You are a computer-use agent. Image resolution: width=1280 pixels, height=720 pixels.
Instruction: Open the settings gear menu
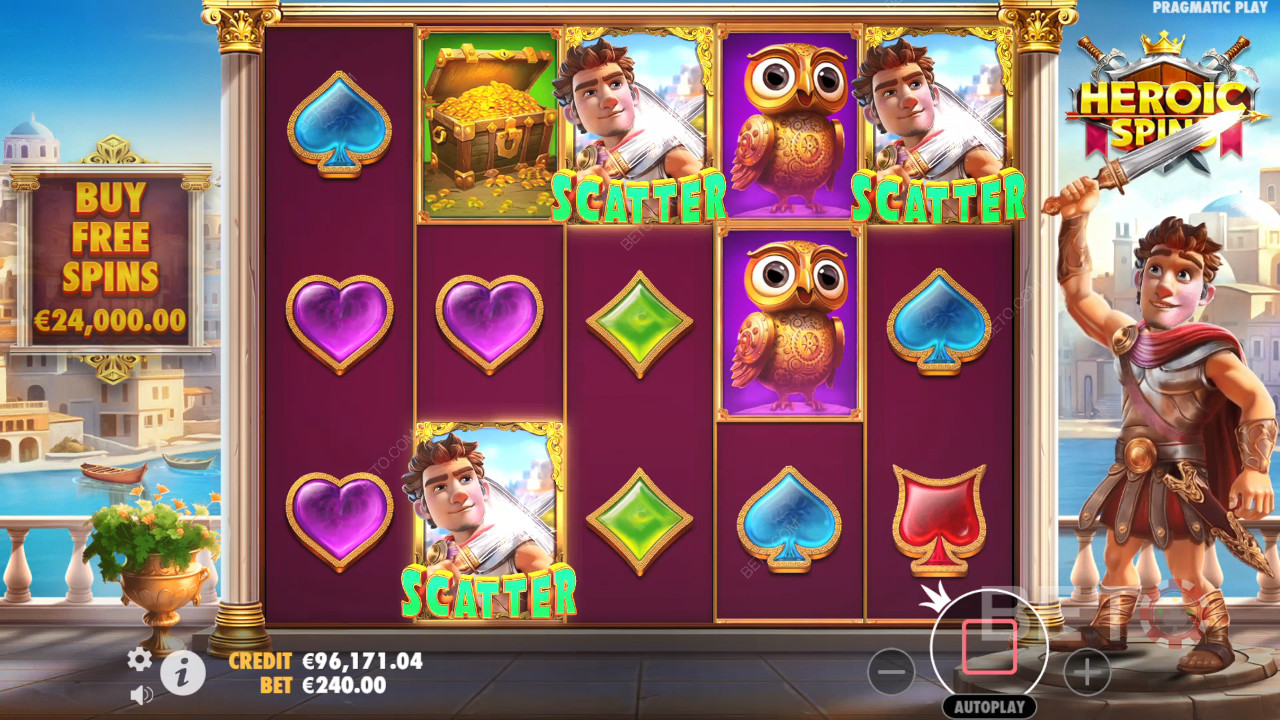coord(139,658)
